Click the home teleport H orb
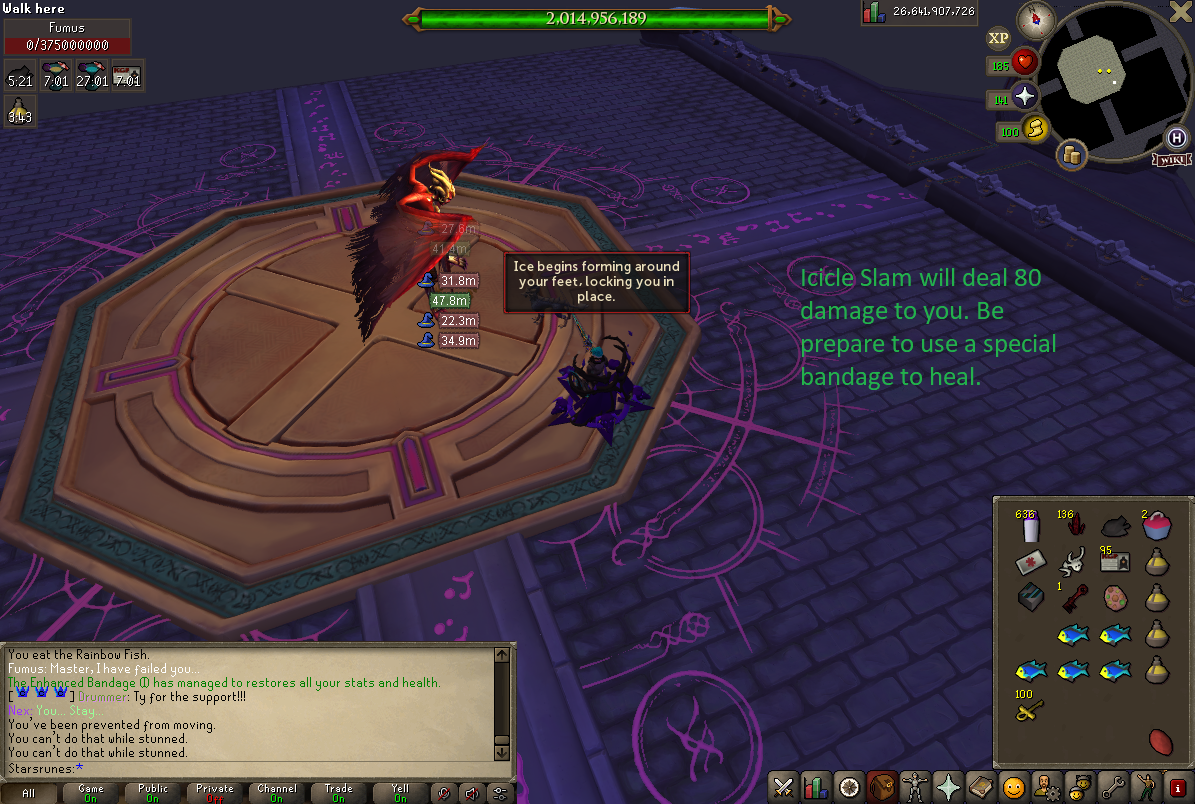Viewport: 1195px width, 804px height. click(x=1177, y=138)
